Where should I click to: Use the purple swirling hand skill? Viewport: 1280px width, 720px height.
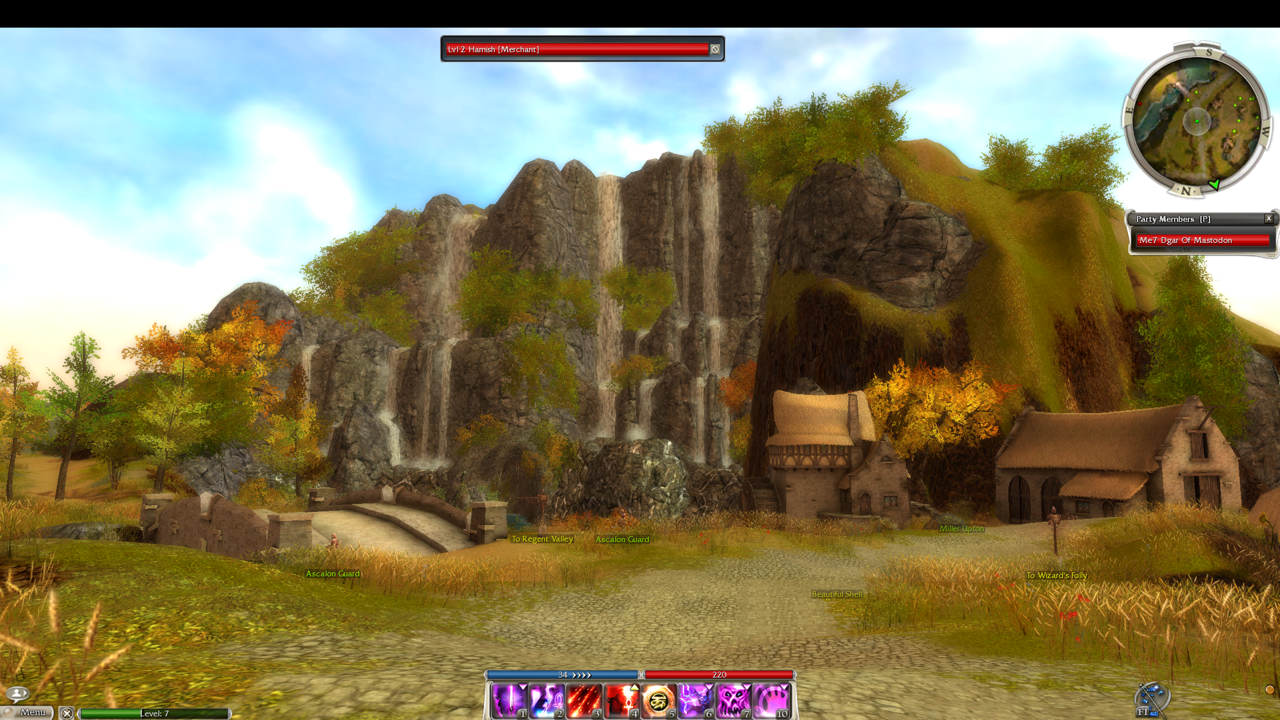coord(771,700)
